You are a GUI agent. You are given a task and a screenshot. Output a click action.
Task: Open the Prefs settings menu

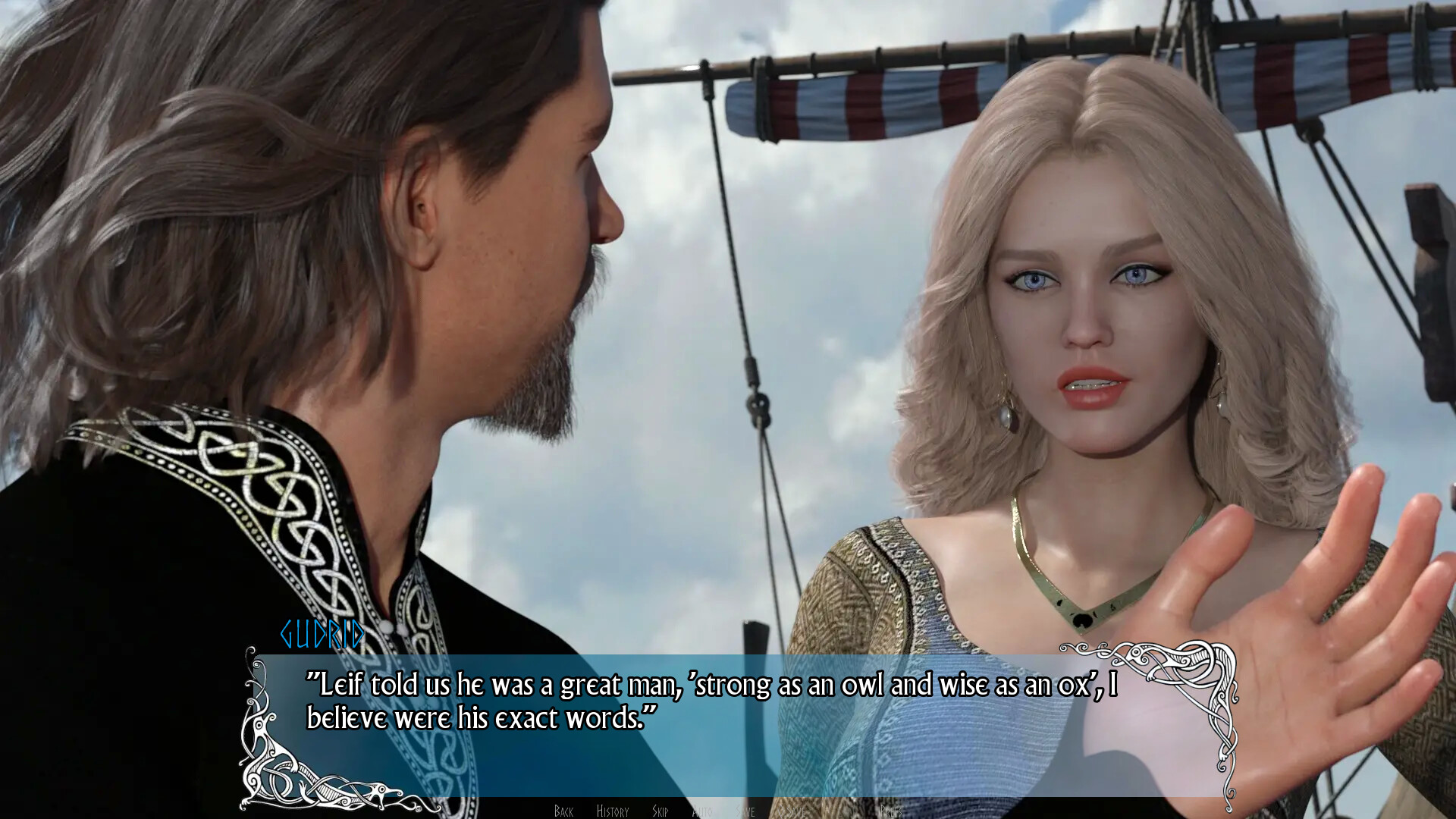(891, 811)
